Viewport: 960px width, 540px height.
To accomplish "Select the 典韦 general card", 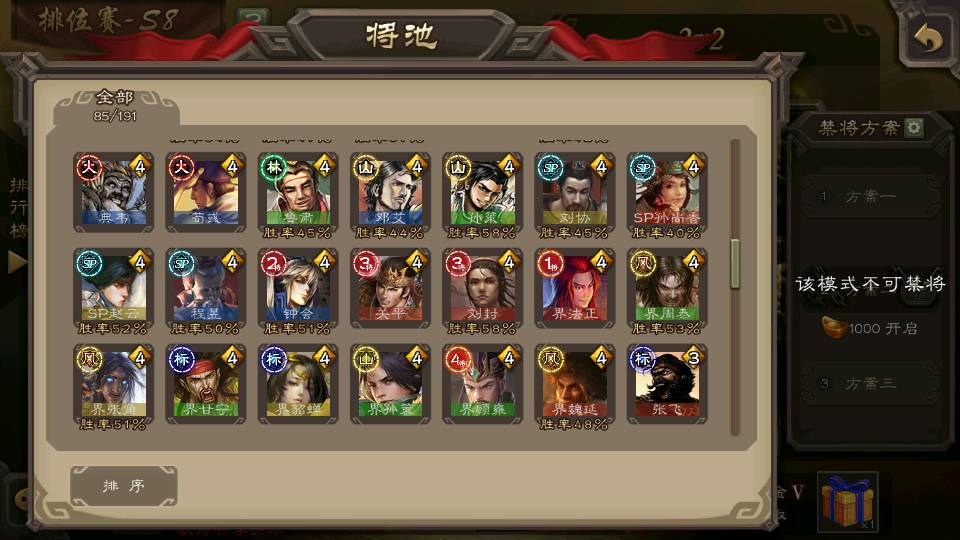I will [112, 191].
